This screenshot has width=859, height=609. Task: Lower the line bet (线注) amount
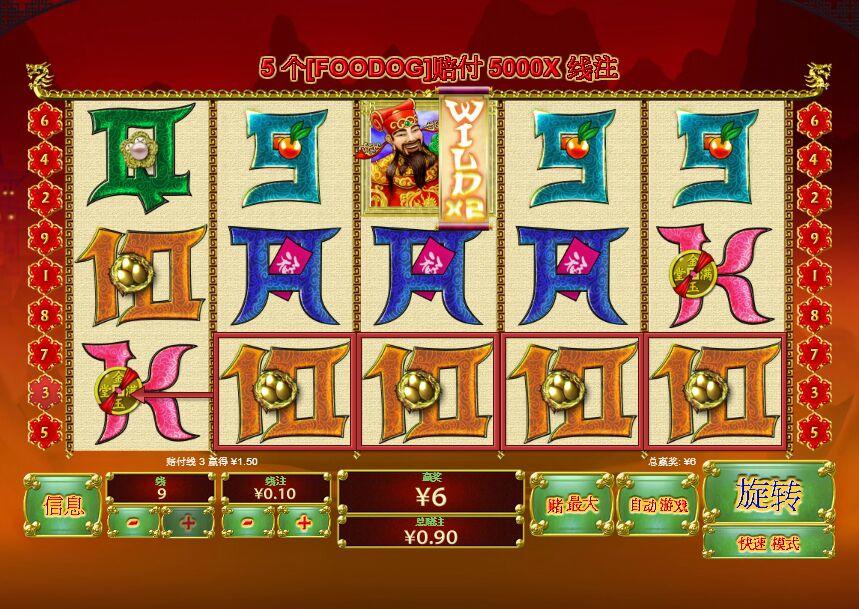click(x=247, y=521)
